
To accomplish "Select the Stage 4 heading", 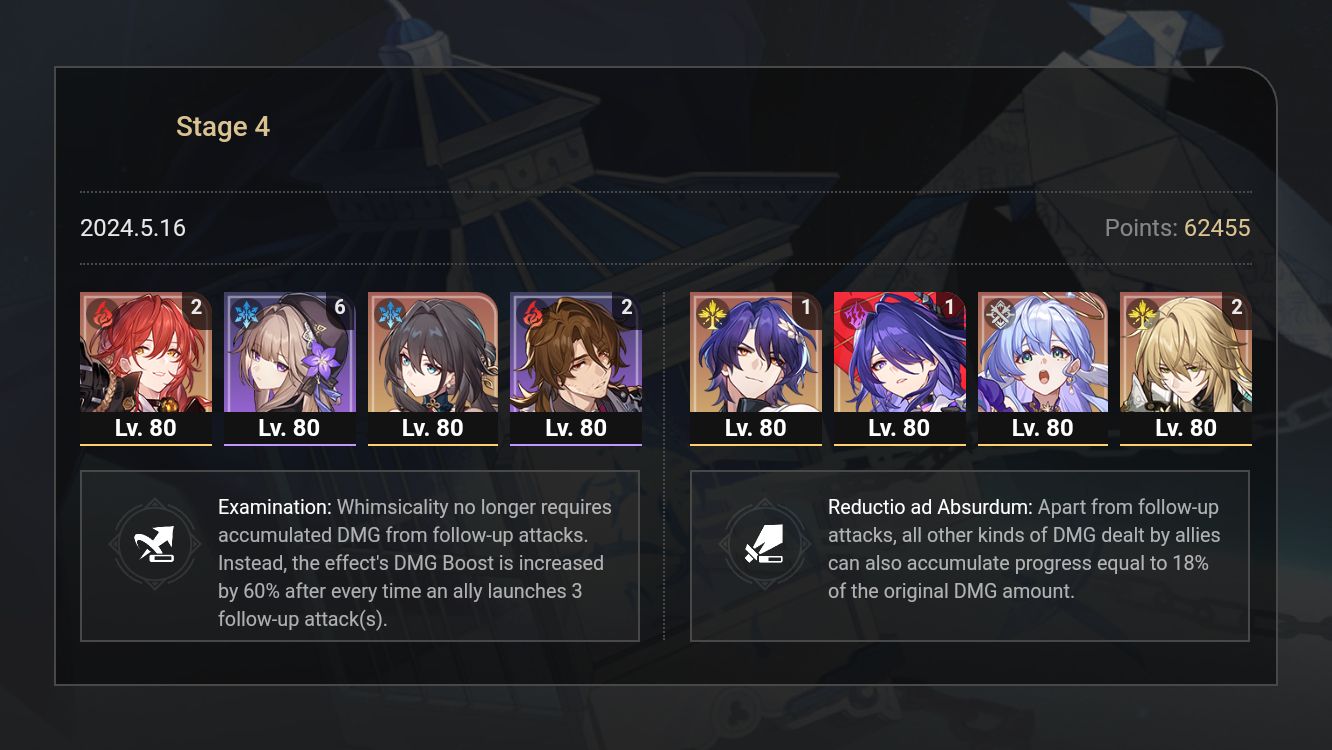I will point(222,126).
